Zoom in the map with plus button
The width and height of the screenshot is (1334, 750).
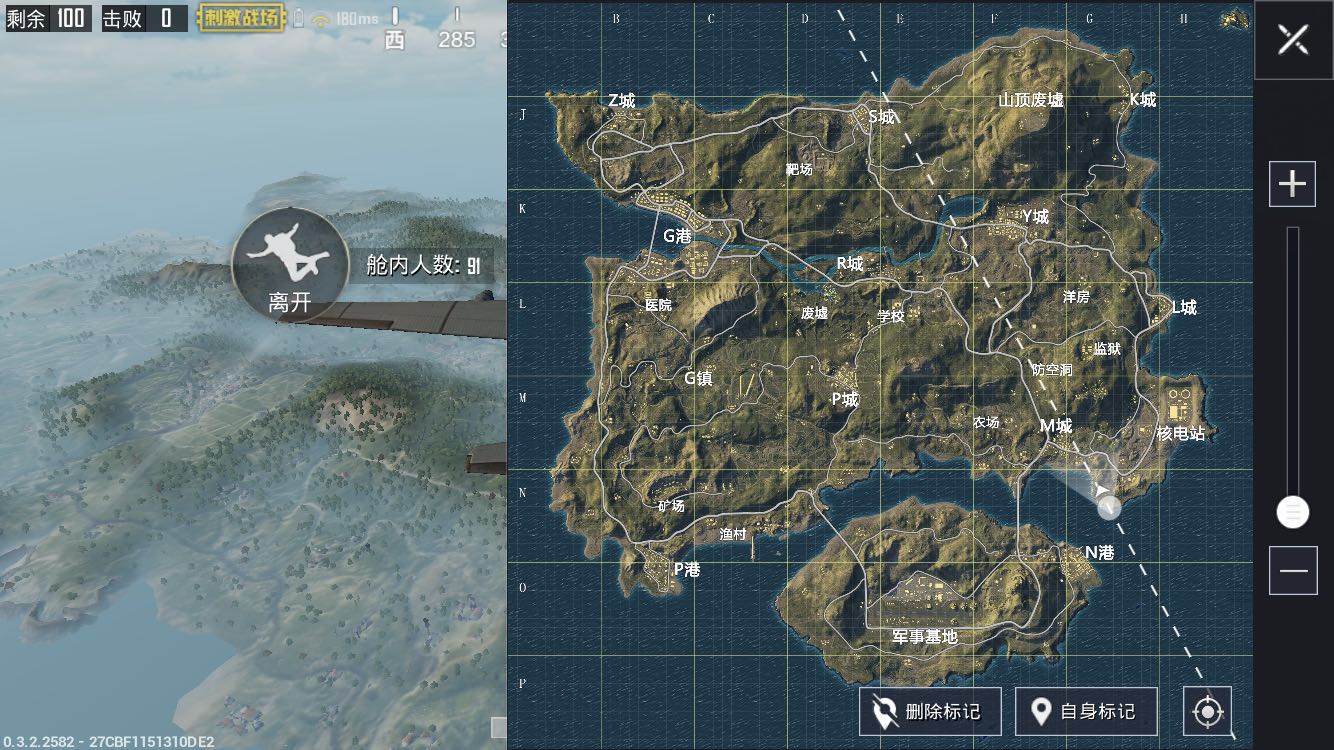coord(1292,184)
